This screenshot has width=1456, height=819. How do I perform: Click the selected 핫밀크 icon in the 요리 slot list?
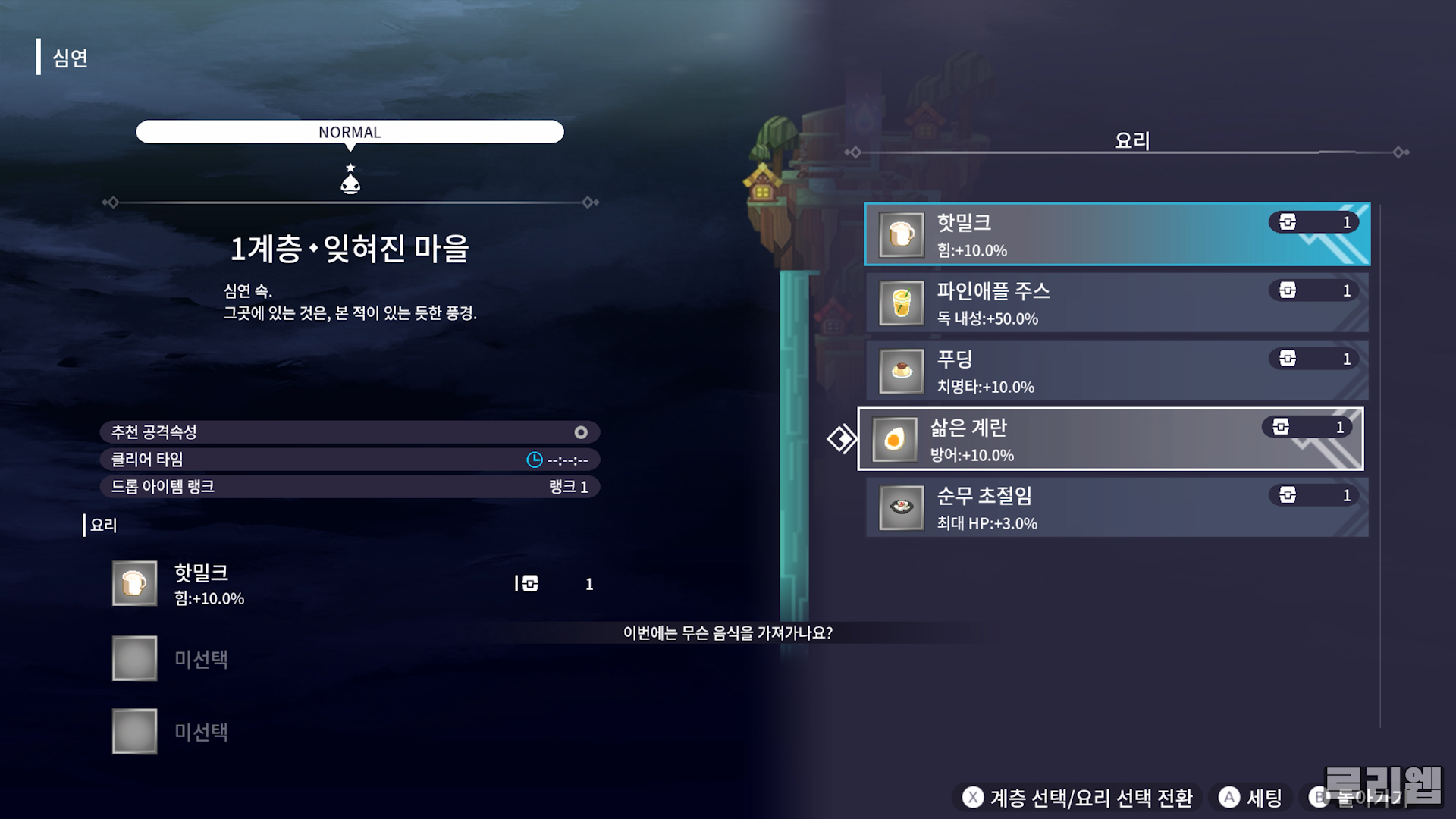(133, 583)
